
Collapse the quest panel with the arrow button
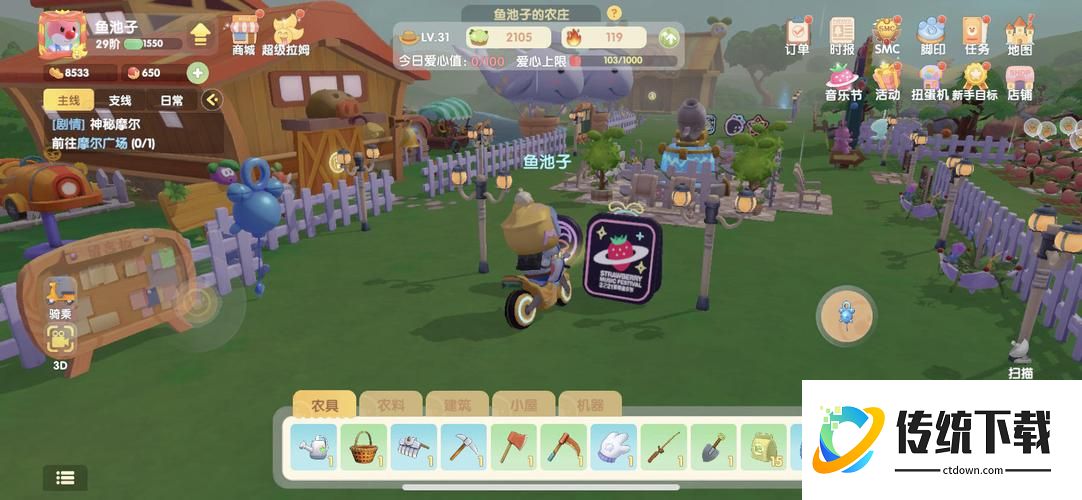[211, 99]
